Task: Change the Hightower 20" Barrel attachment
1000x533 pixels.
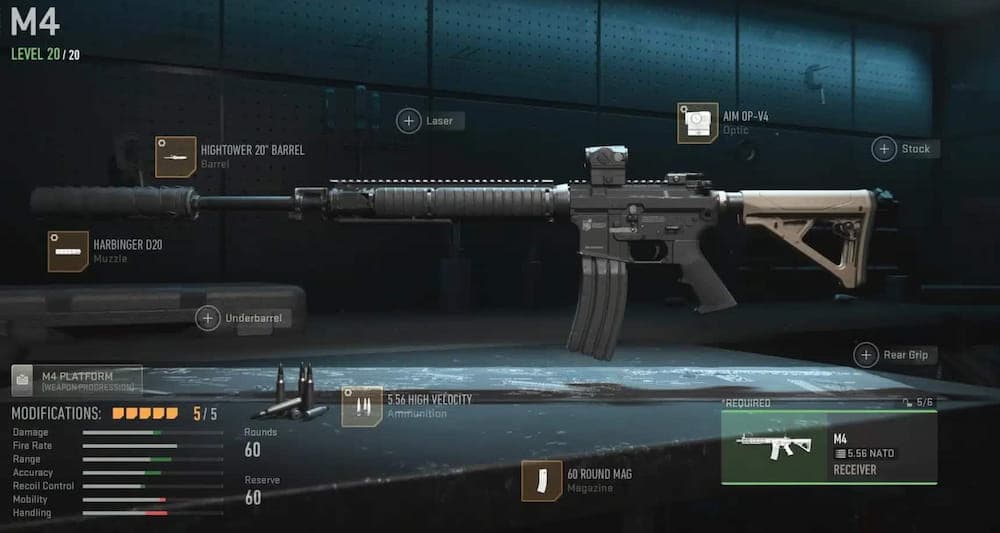Action: (176, 157)
